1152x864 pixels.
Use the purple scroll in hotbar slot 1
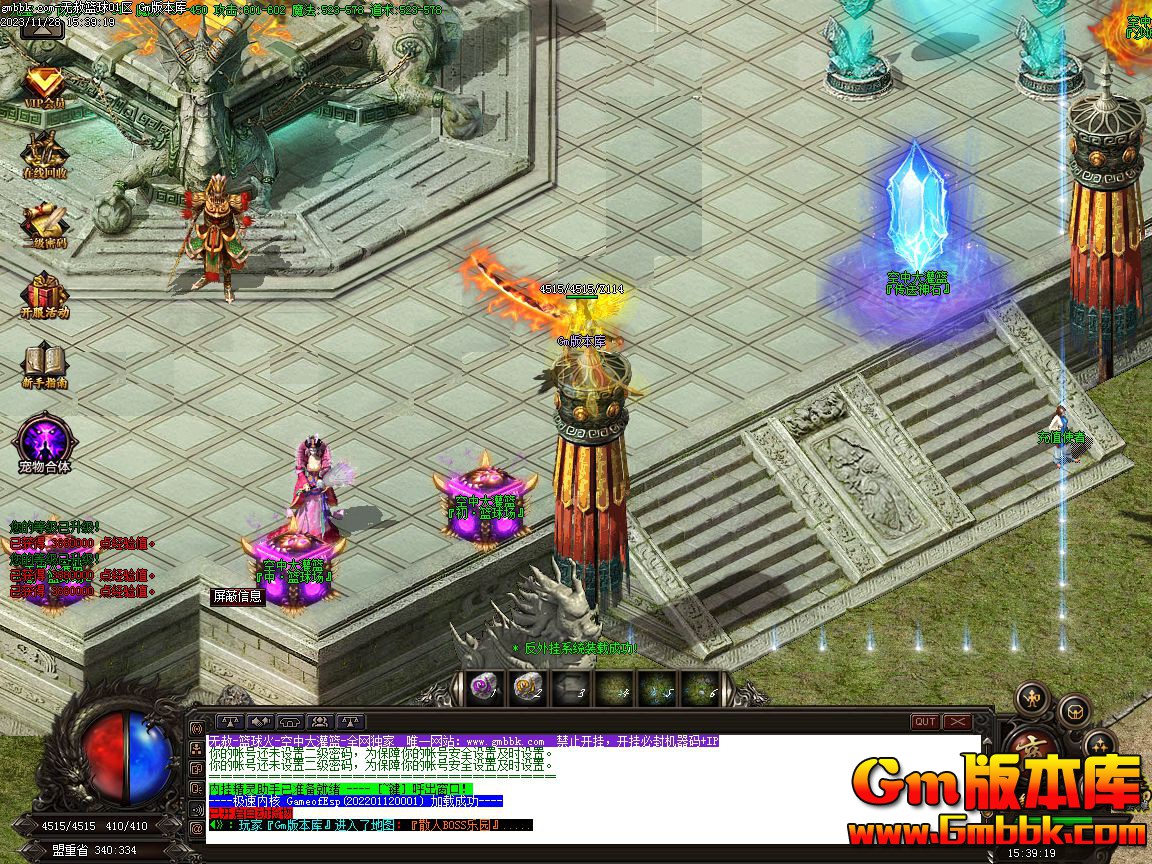pos(483,686)
